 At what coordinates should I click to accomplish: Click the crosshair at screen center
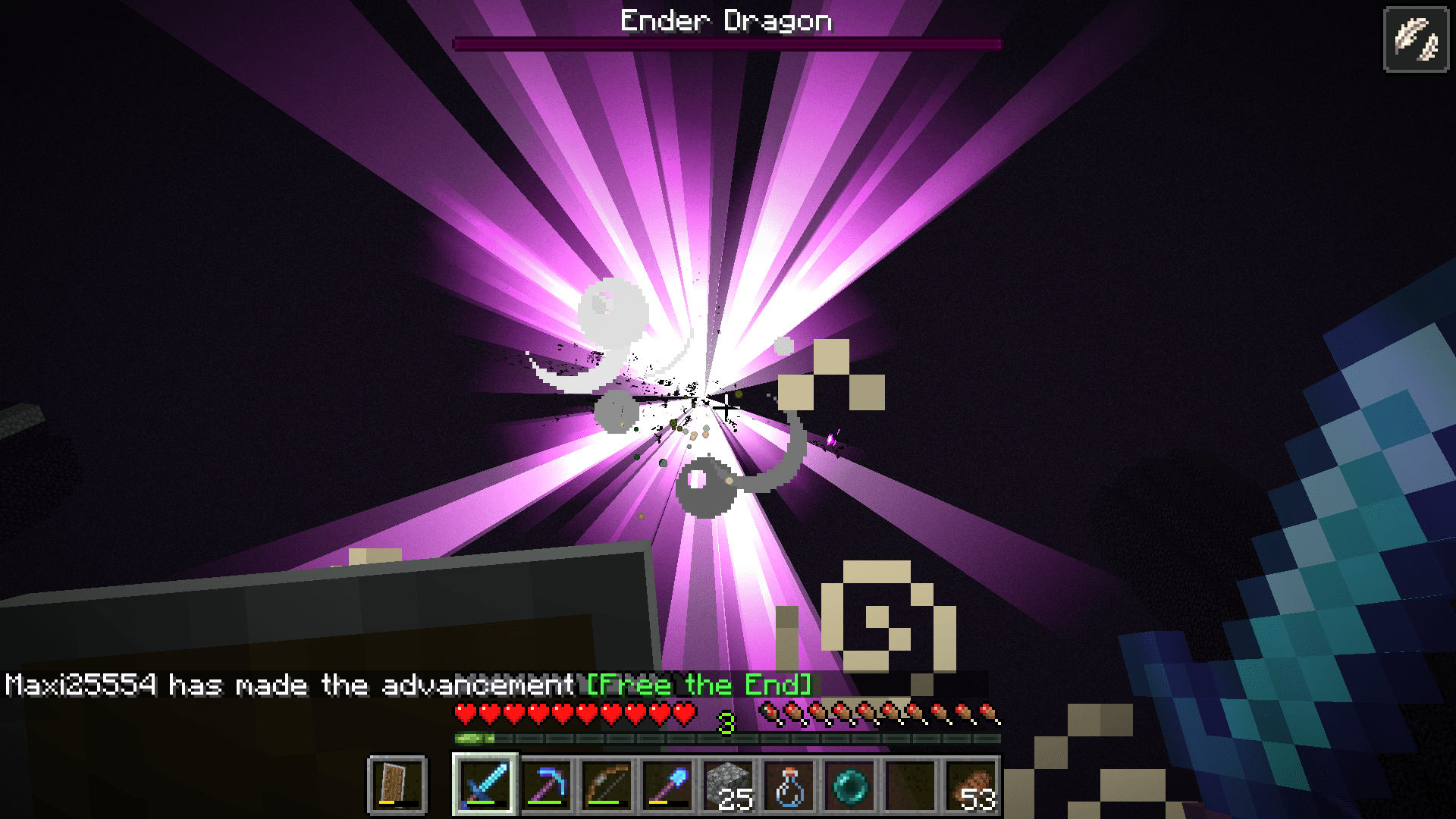pos(725,409)
